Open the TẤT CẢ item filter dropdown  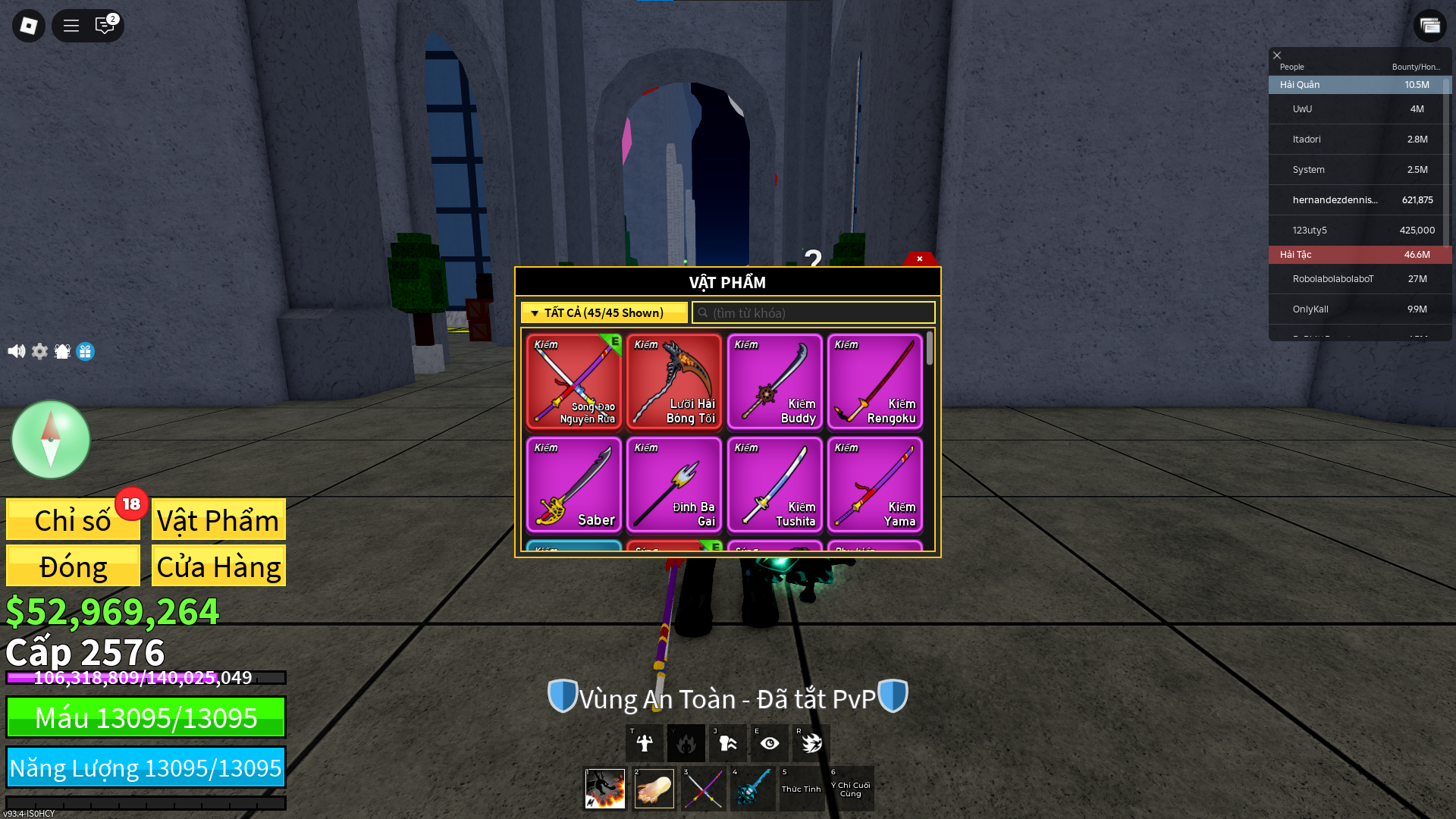coord(604,312)
